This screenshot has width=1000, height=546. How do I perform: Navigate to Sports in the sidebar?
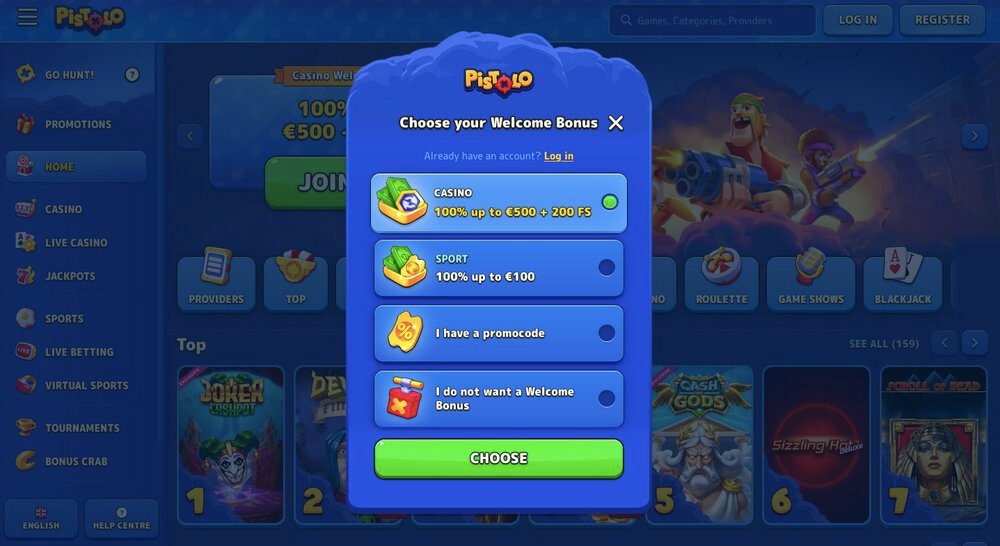point(64,318)
